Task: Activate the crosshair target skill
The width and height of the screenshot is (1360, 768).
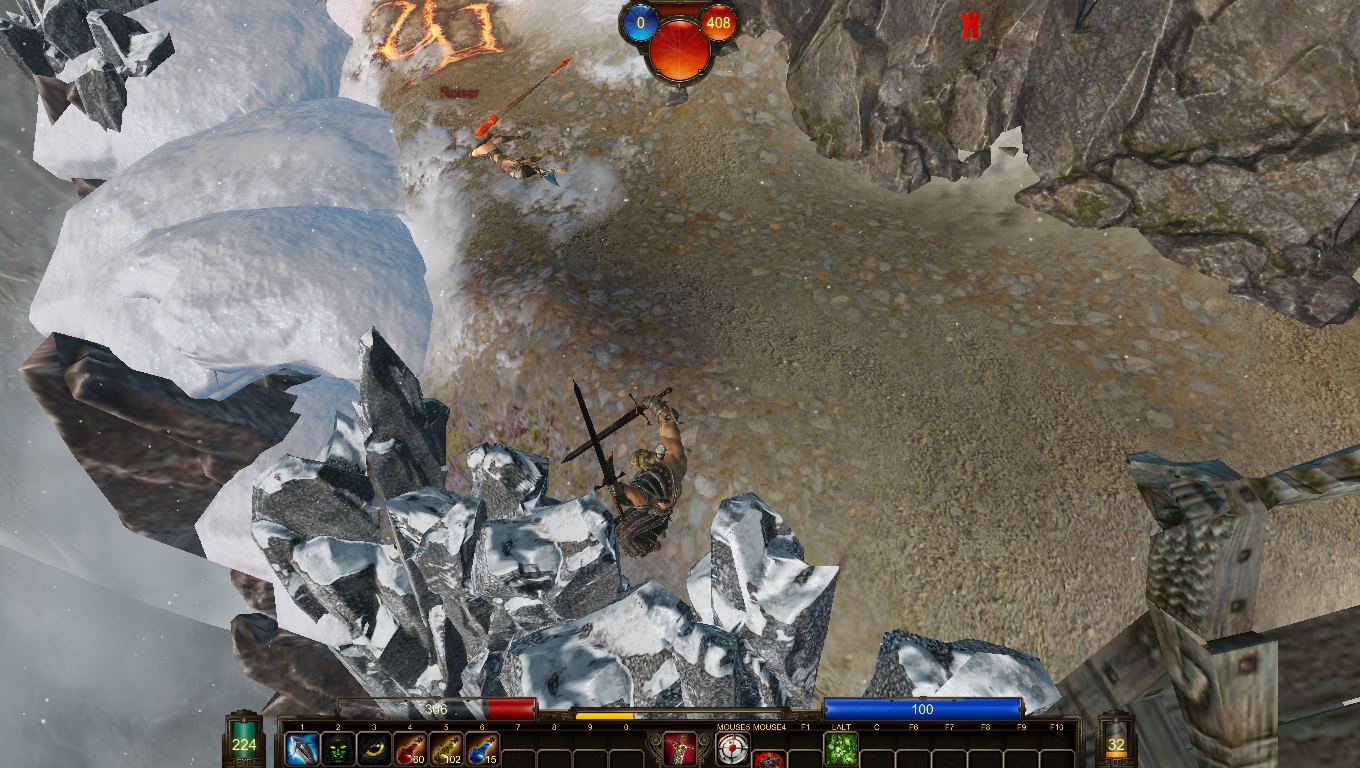Action: tap(733, 748)
